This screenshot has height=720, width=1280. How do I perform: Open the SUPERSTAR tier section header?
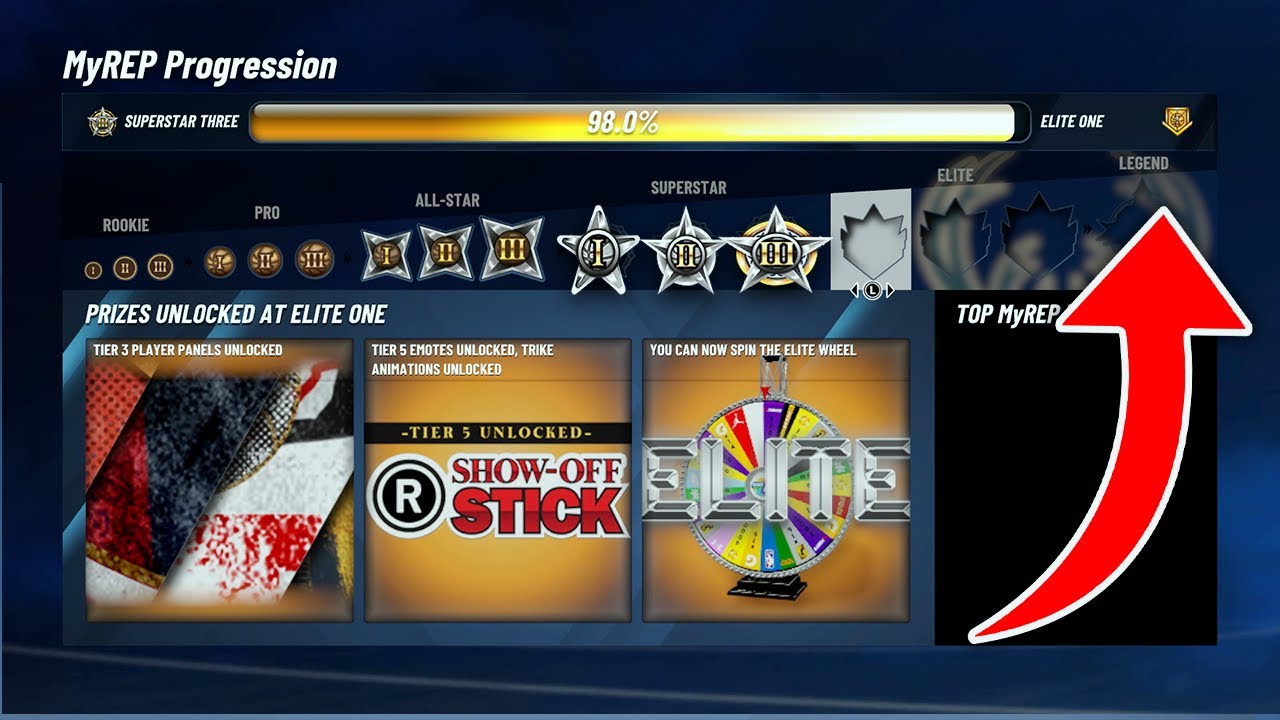point(688,188)
